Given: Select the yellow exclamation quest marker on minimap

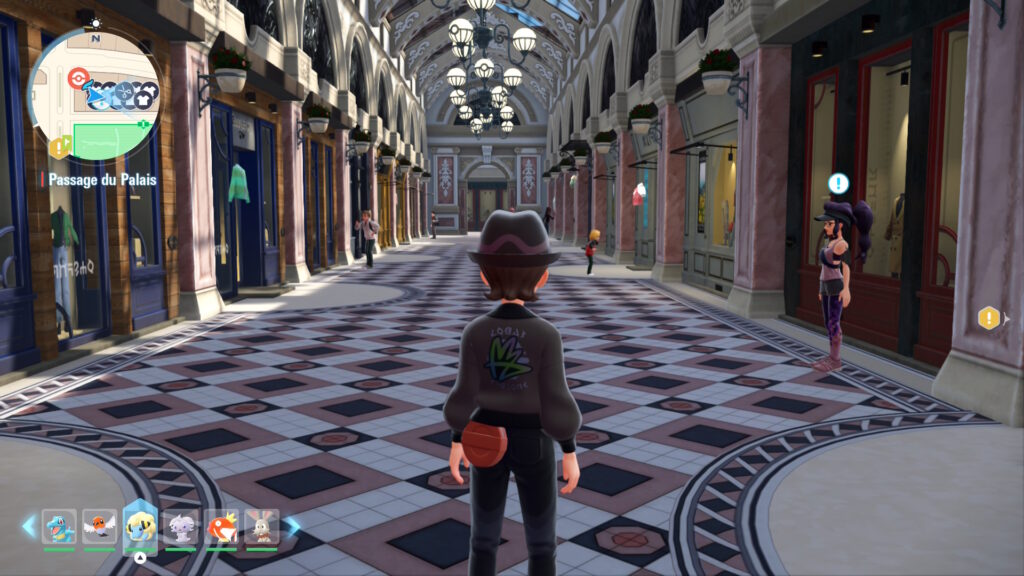Looking at the screenshot, I should point(60,148).
